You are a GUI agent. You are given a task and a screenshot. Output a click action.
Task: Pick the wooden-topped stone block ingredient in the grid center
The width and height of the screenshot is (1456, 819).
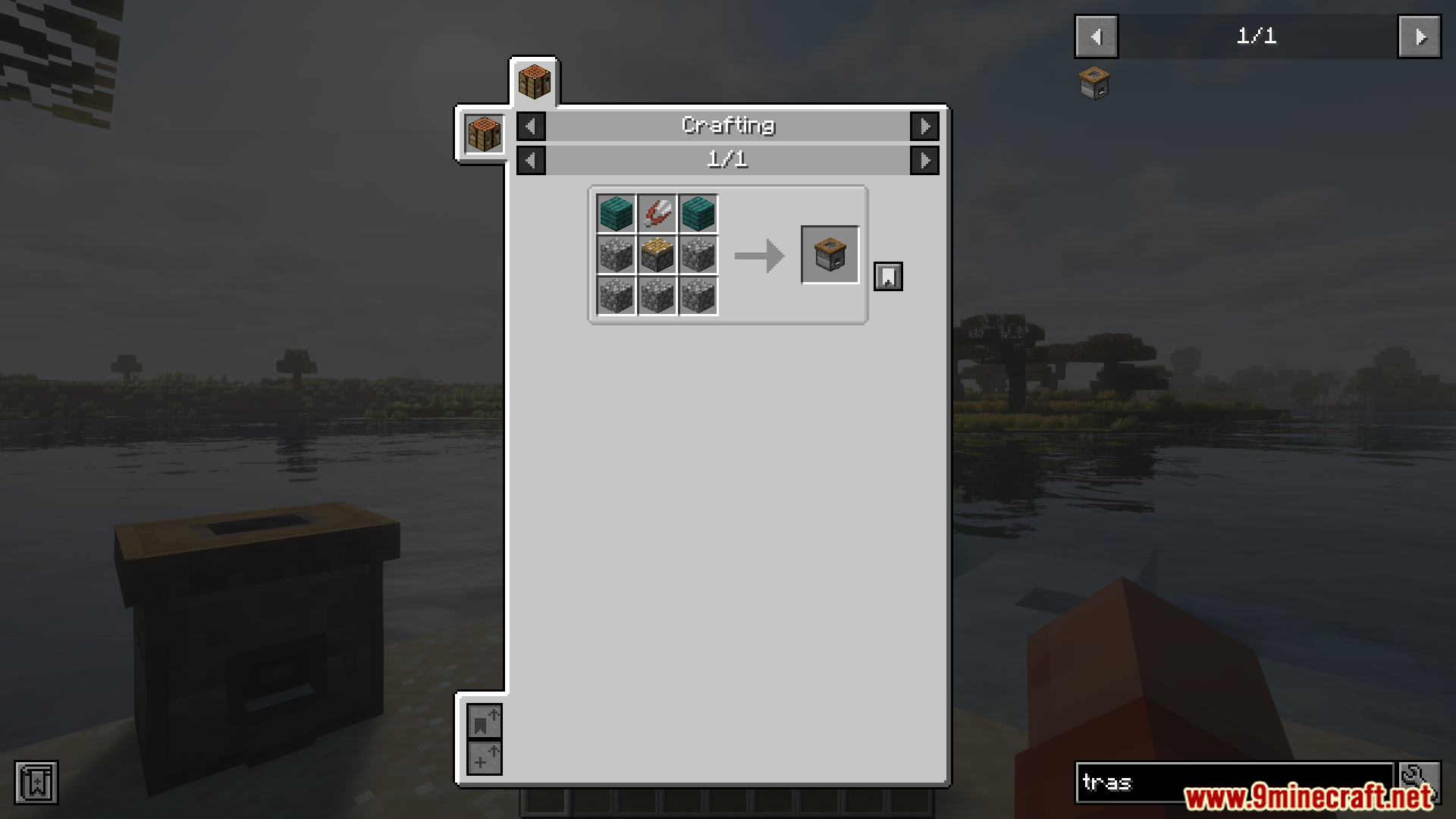coord(657,255)
